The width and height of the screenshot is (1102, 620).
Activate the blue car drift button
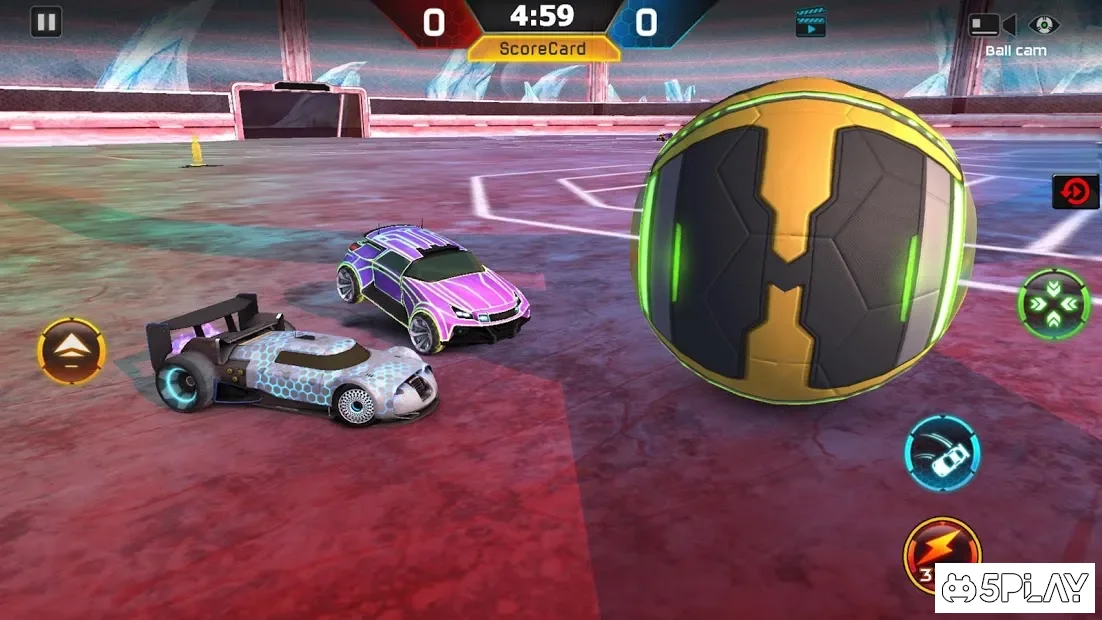[942, 454]
